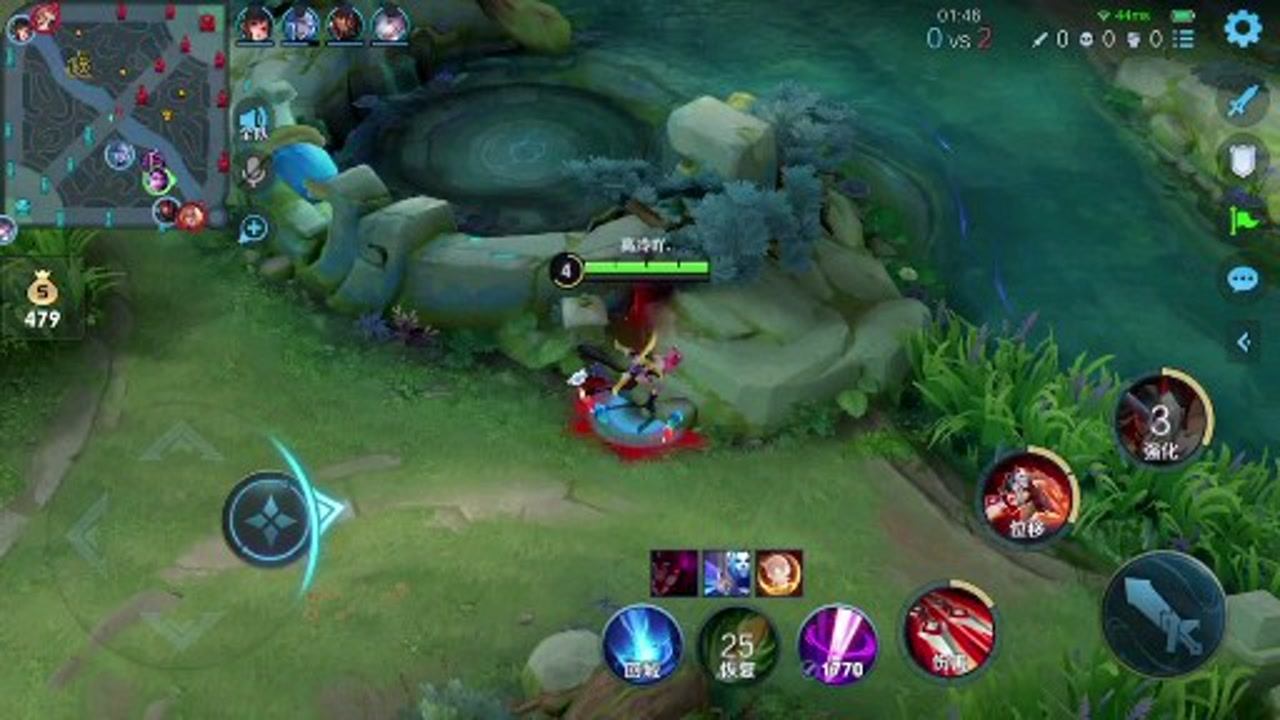Use the 位移 dash skill
Viewport: 1280px width, 720px height.
coord(1026,496)
